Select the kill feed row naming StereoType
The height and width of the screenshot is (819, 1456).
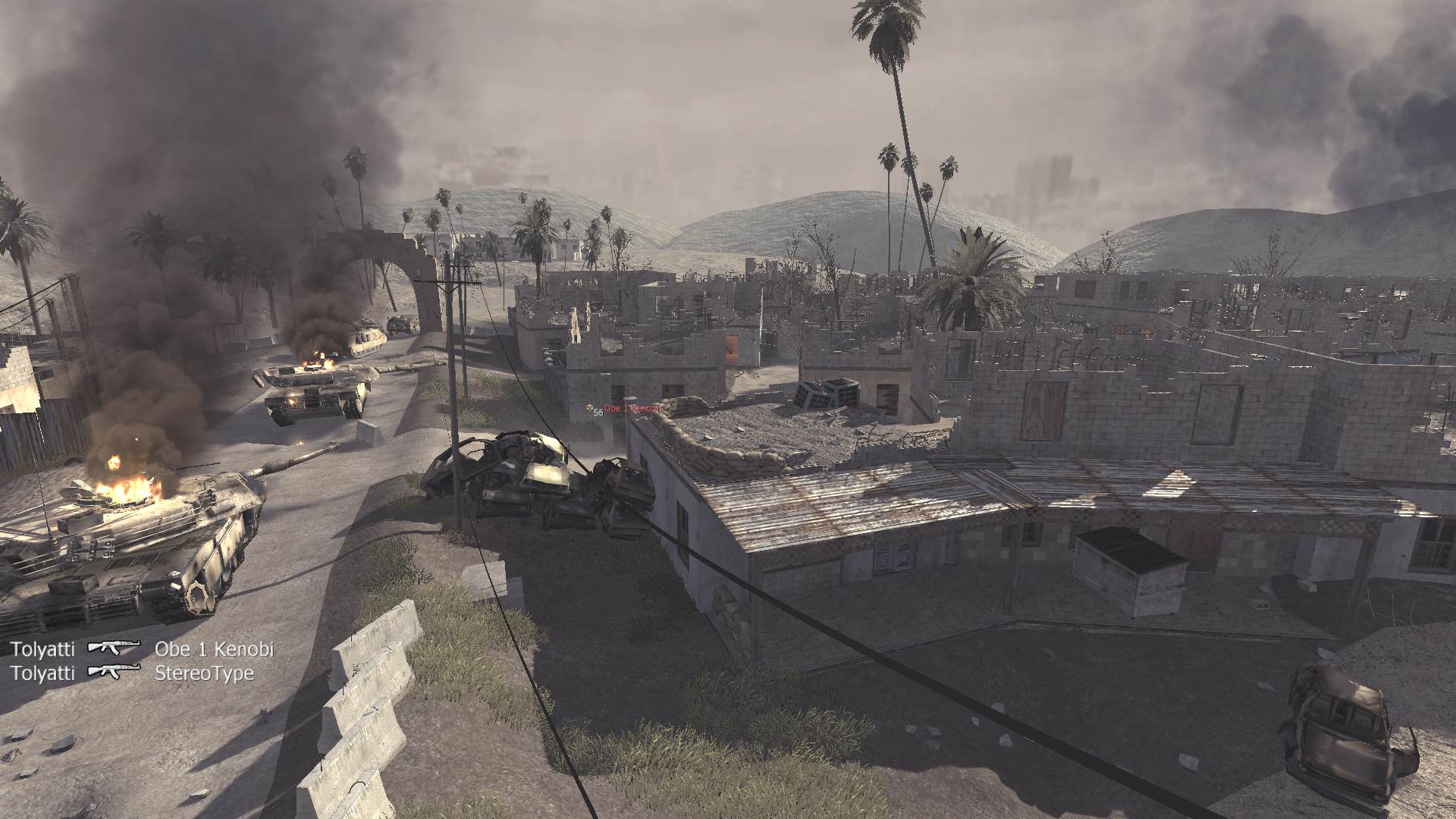[x=132, y=673]
